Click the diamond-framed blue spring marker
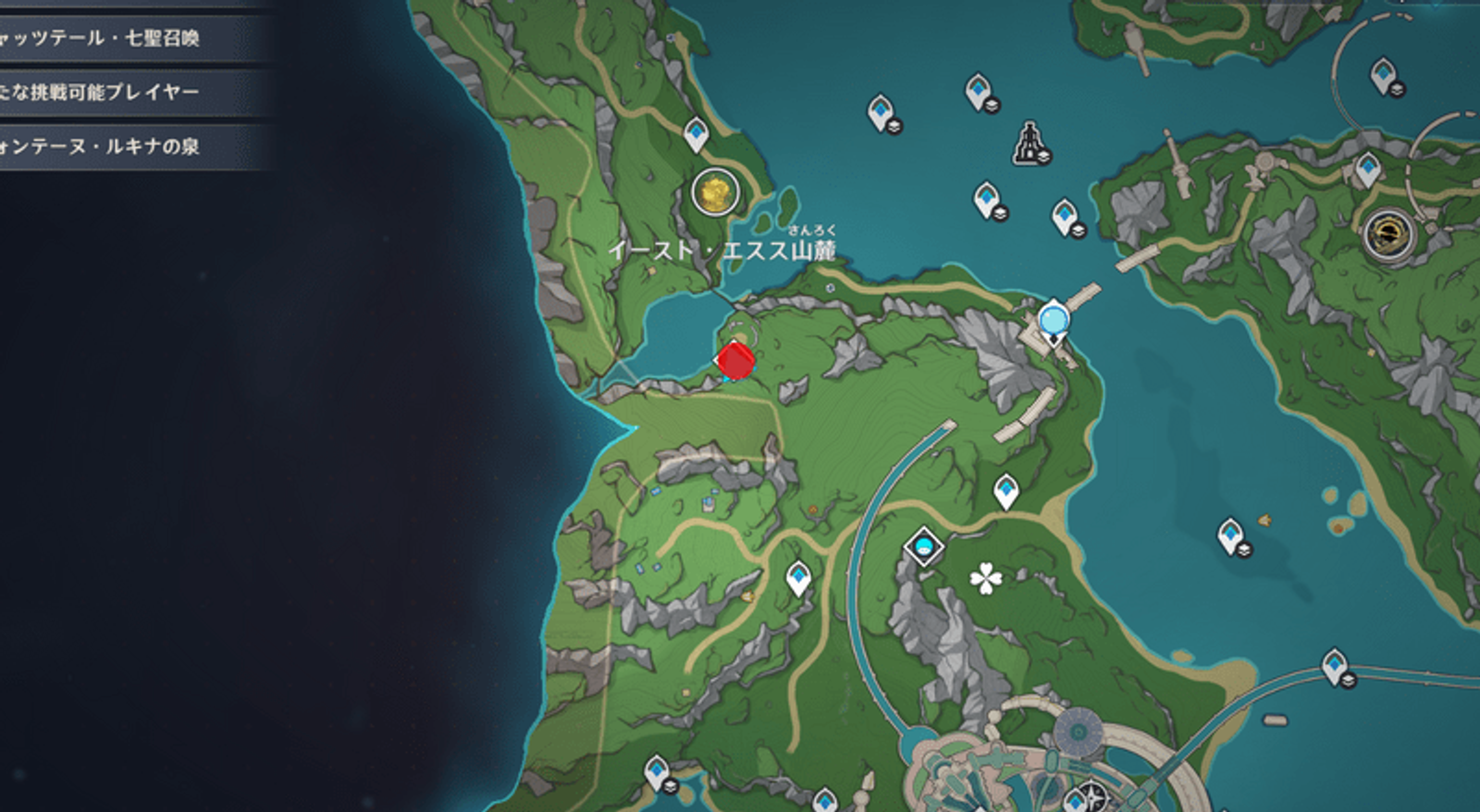The image size is (1480, 812). pyautogui.click(x=923, y=547)
